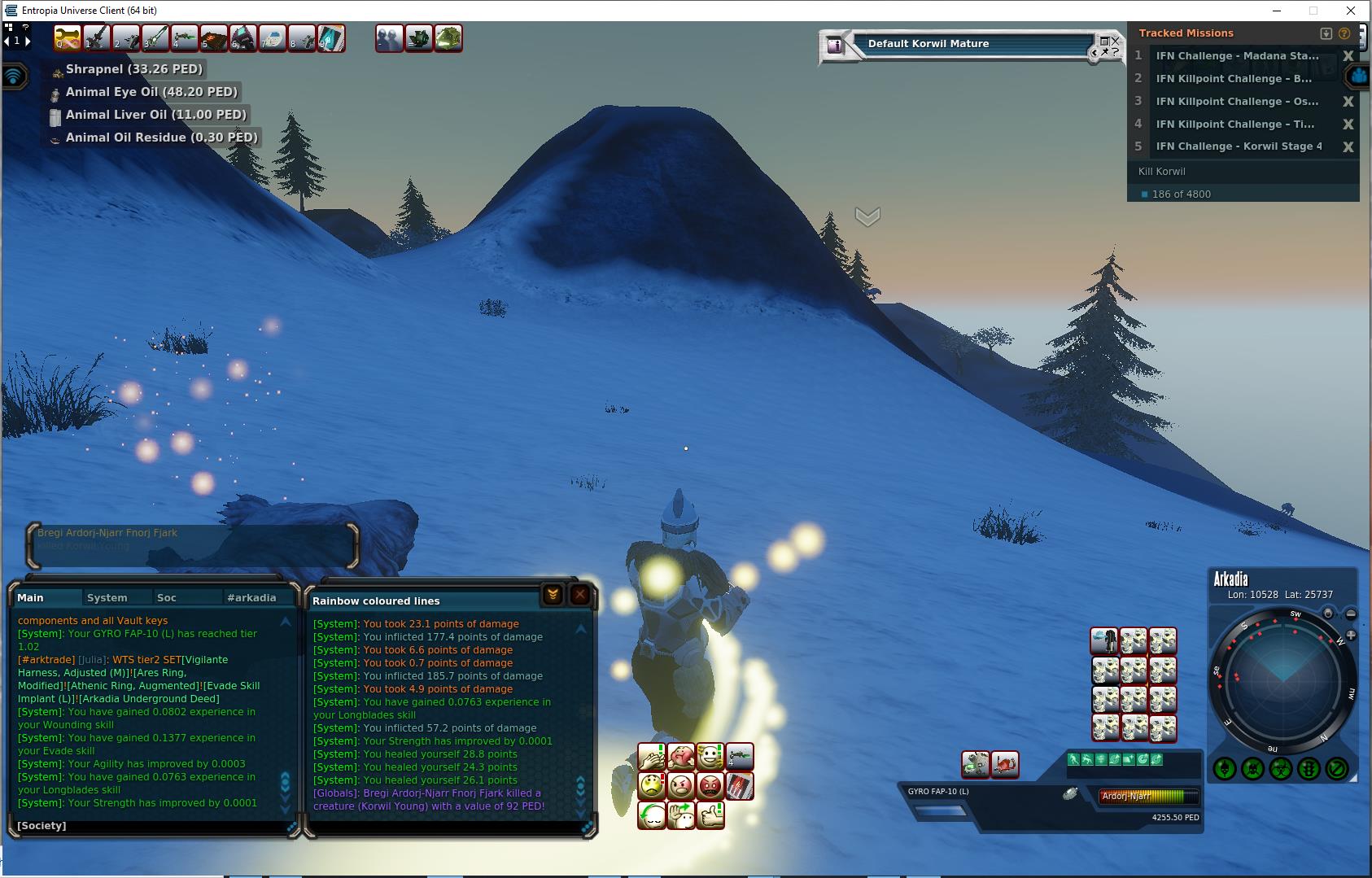Open the info icon on the Korwil target bar

tap(835, 46)
